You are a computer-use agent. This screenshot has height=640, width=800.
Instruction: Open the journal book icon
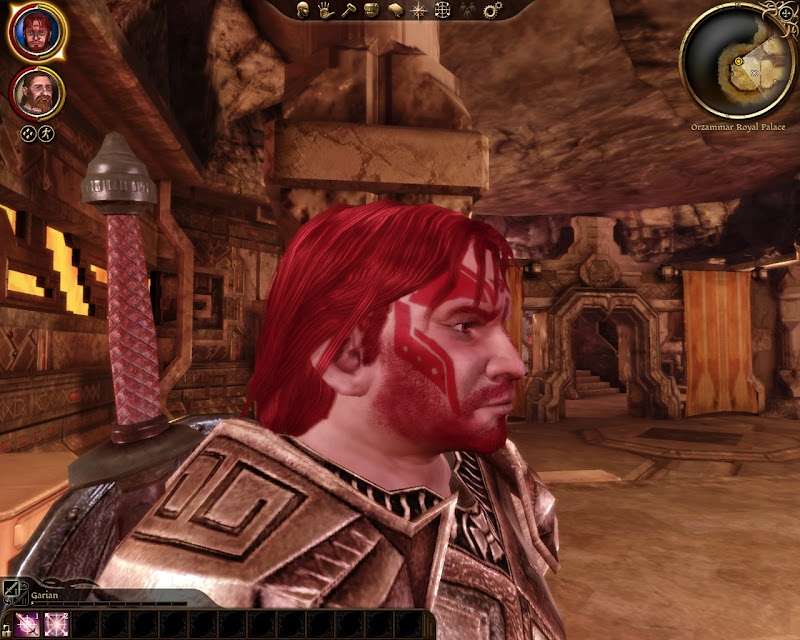394,9
